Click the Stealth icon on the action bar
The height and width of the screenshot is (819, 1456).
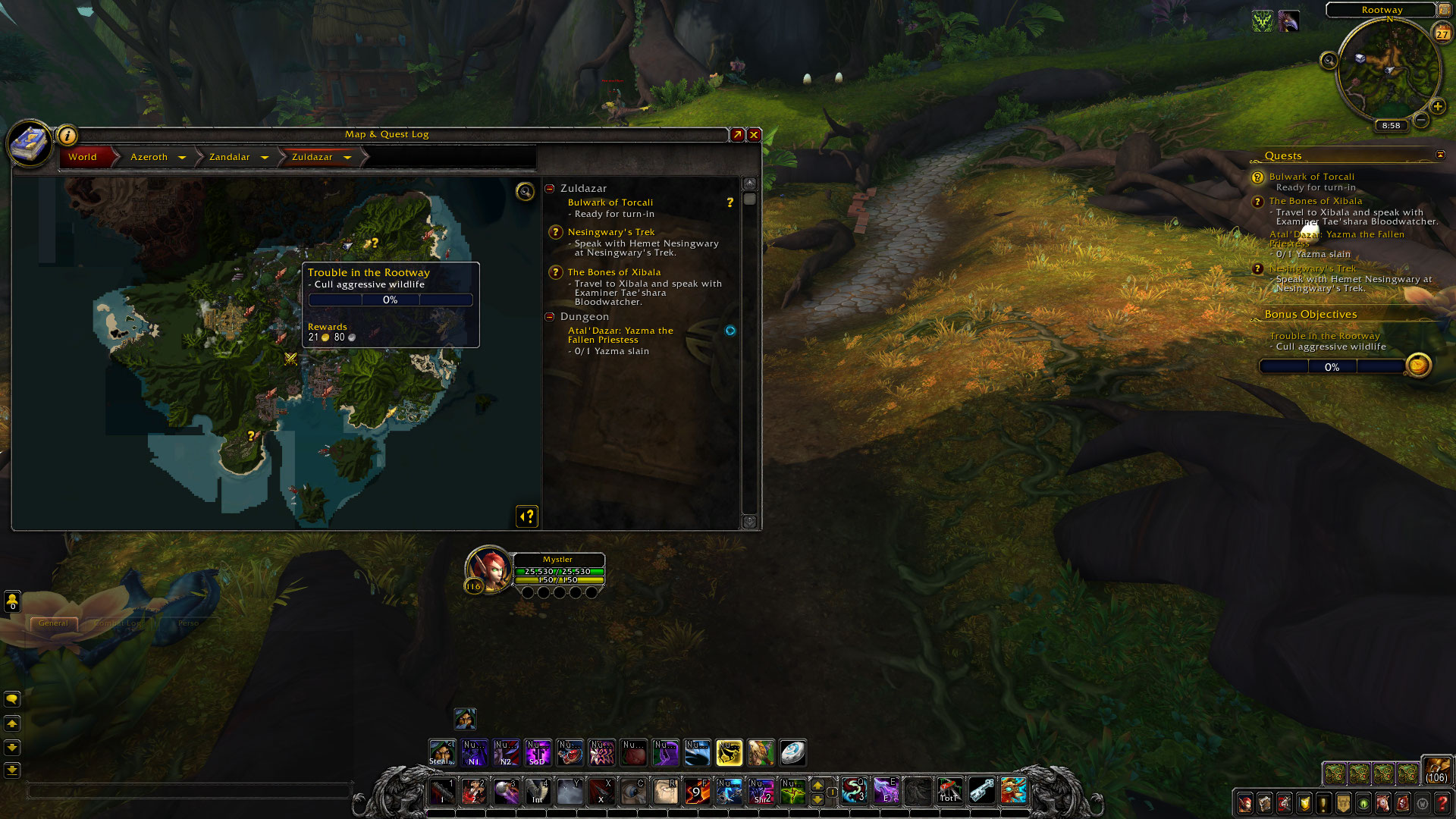point(441,753)
